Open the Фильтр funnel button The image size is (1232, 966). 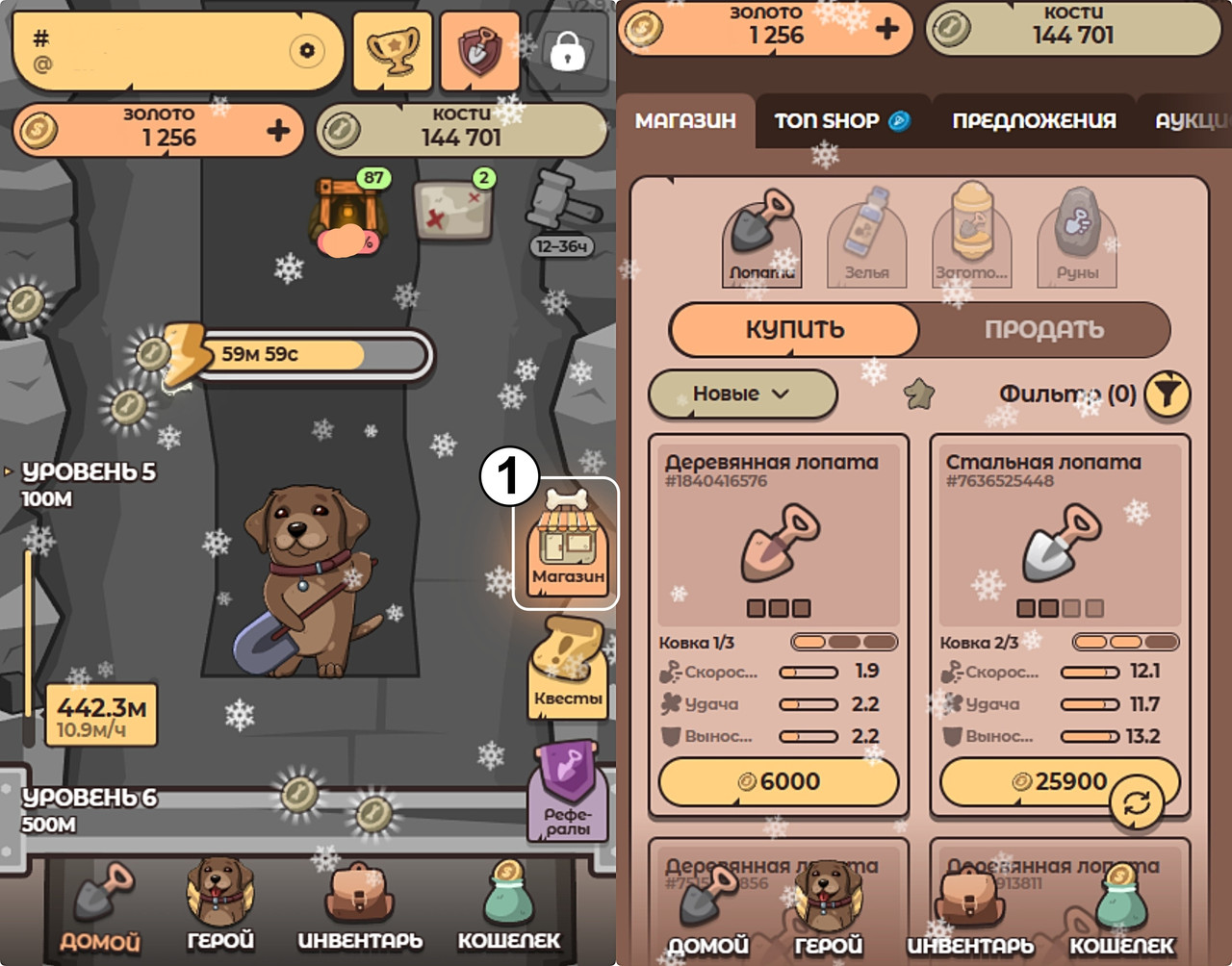(x=1167, y=394)
